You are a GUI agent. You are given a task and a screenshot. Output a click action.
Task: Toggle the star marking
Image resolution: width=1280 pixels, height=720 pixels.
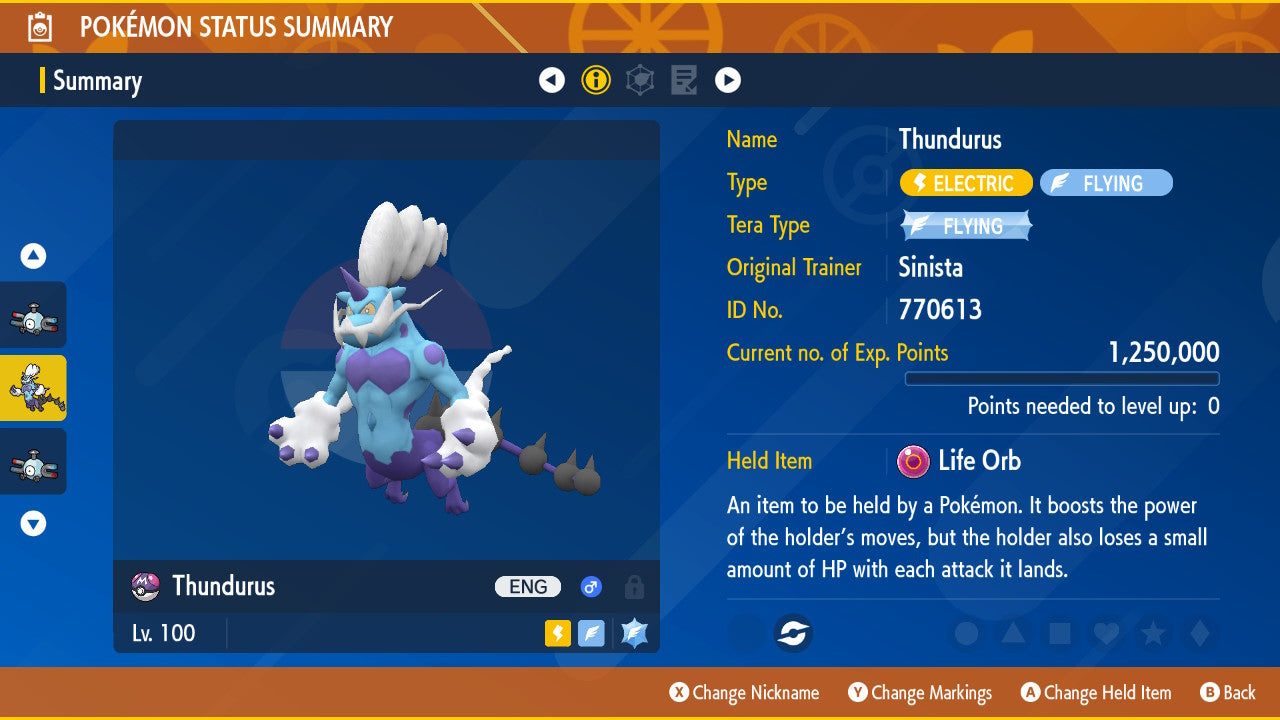pos(1152,633)
